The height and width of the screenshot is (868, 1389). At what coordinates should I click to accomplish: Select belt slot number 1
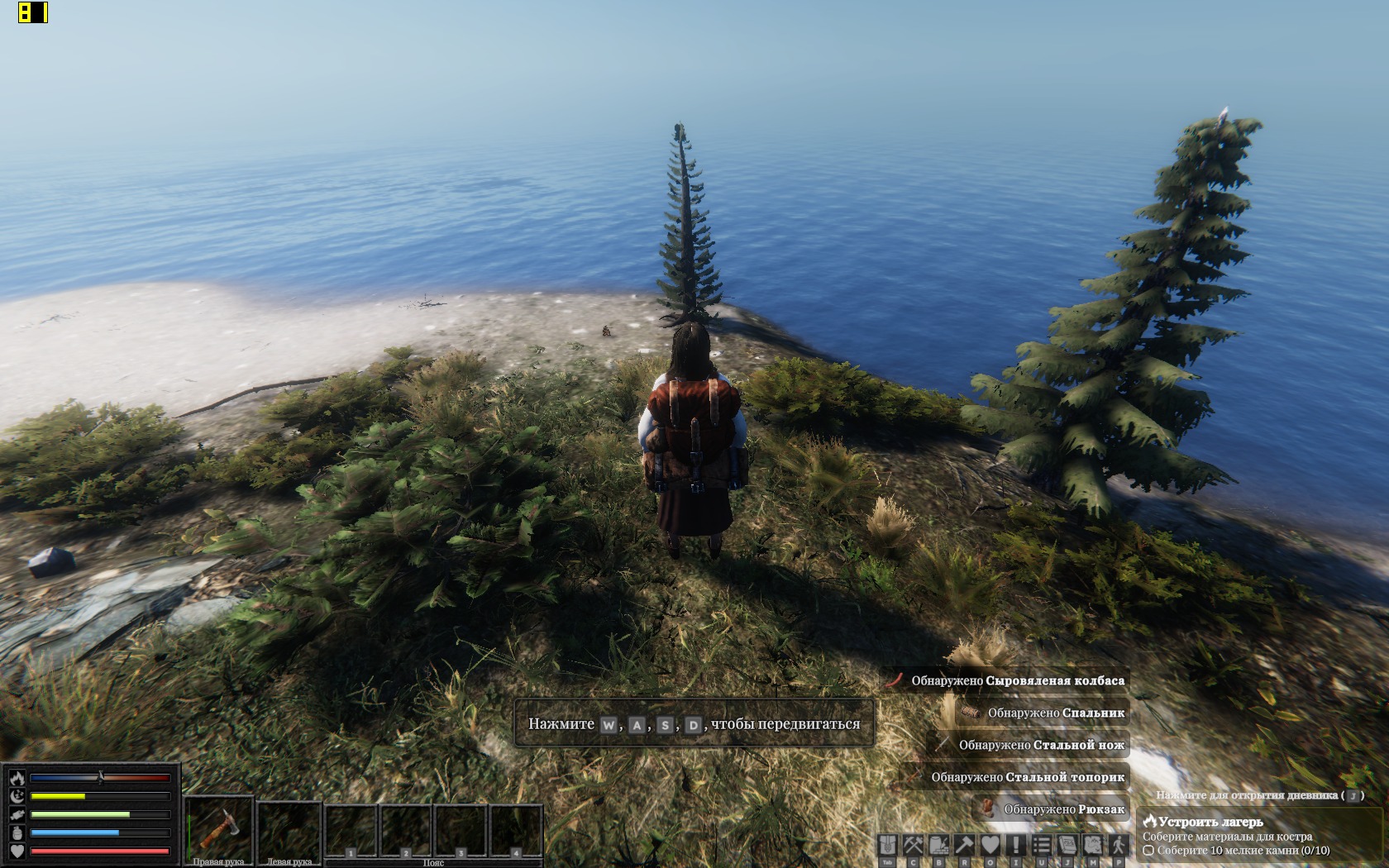(351, 831)
